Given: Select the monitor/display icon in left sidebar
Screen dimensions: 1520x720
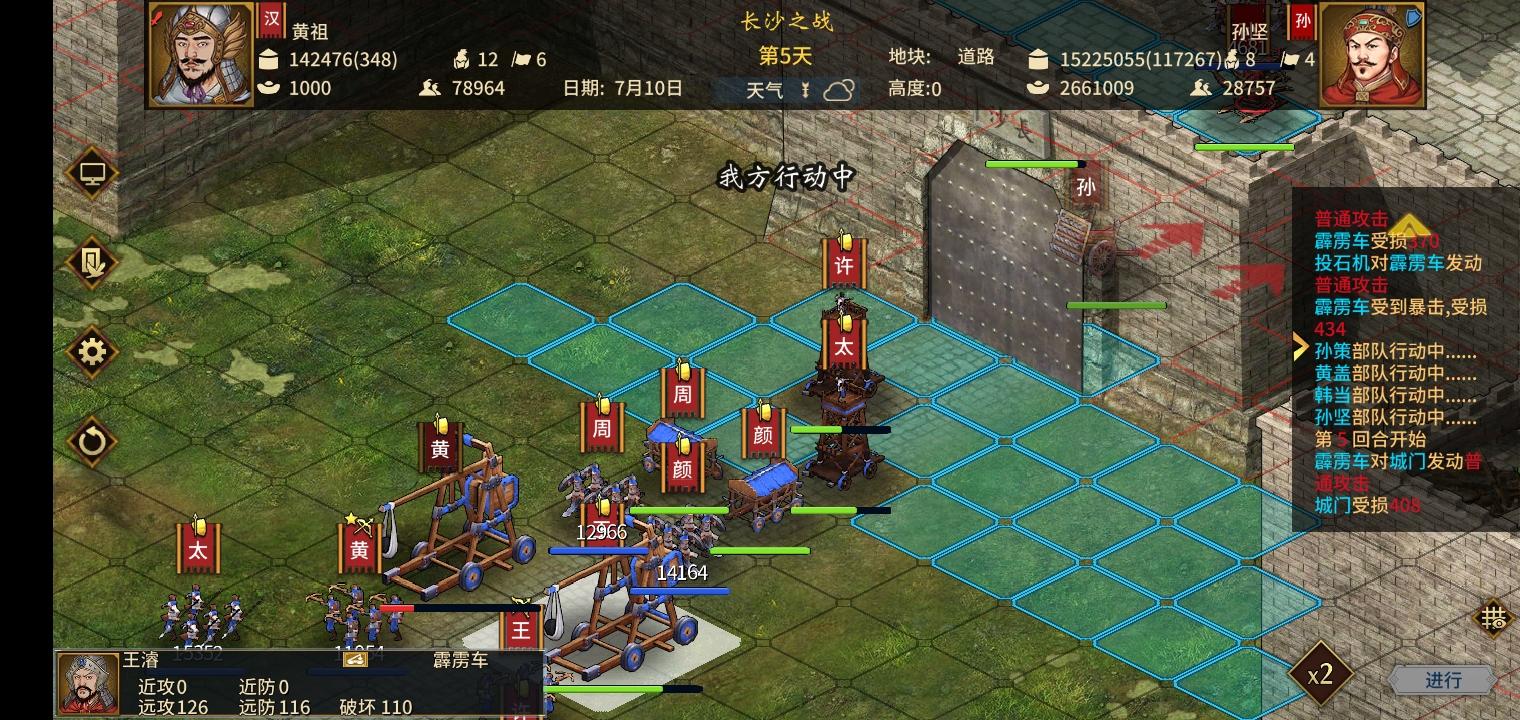Looking at the screenshot, I should [91, 172].
